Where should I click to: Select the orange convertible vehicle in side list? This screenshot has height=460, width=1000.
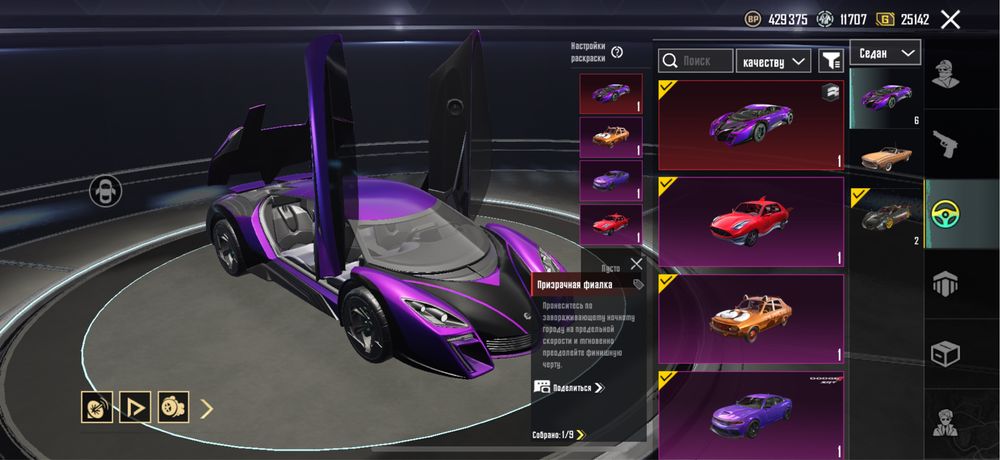click(886, 157)
